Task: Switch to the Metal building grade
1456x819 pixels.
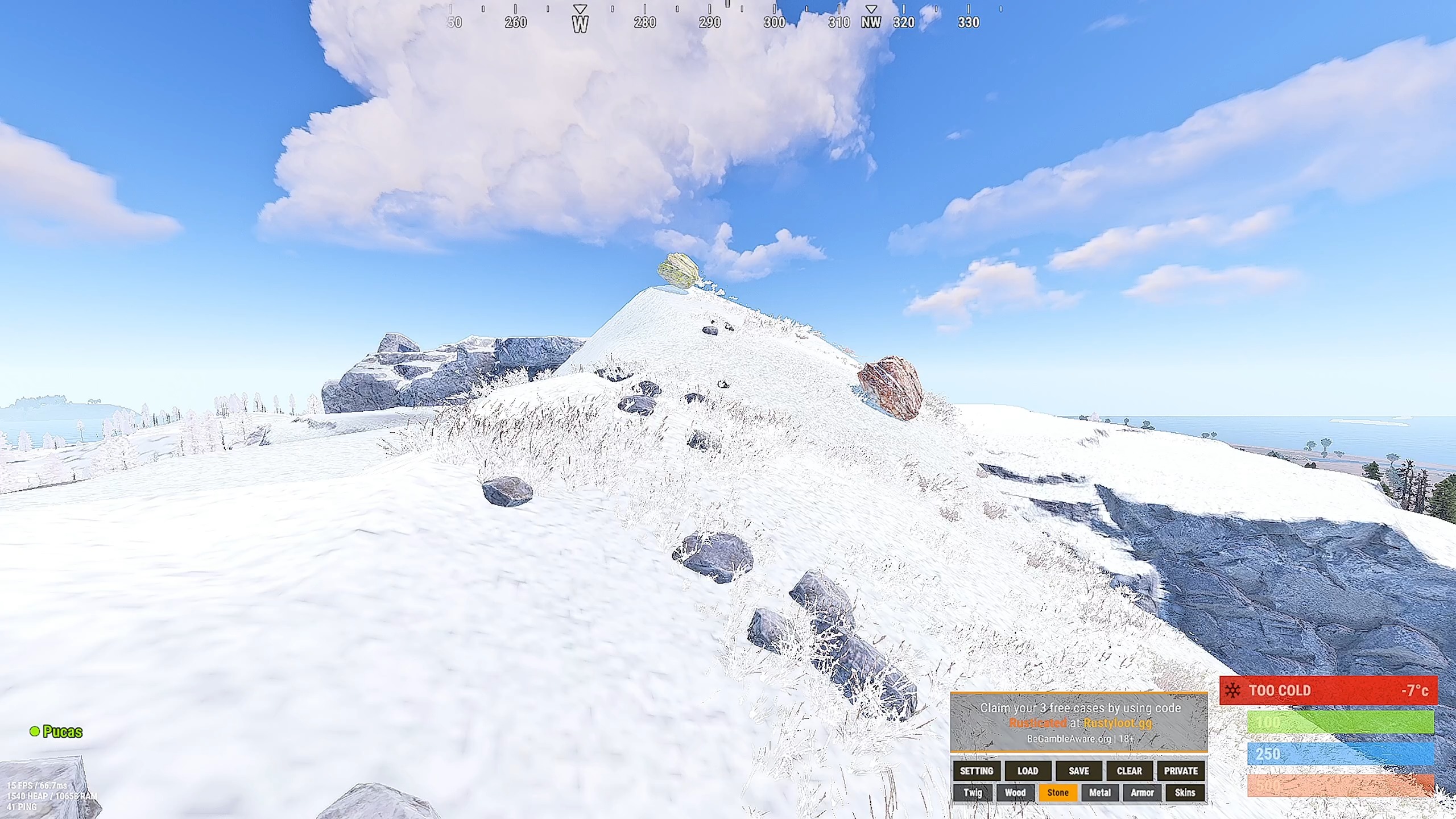Action: [1099, 792]
